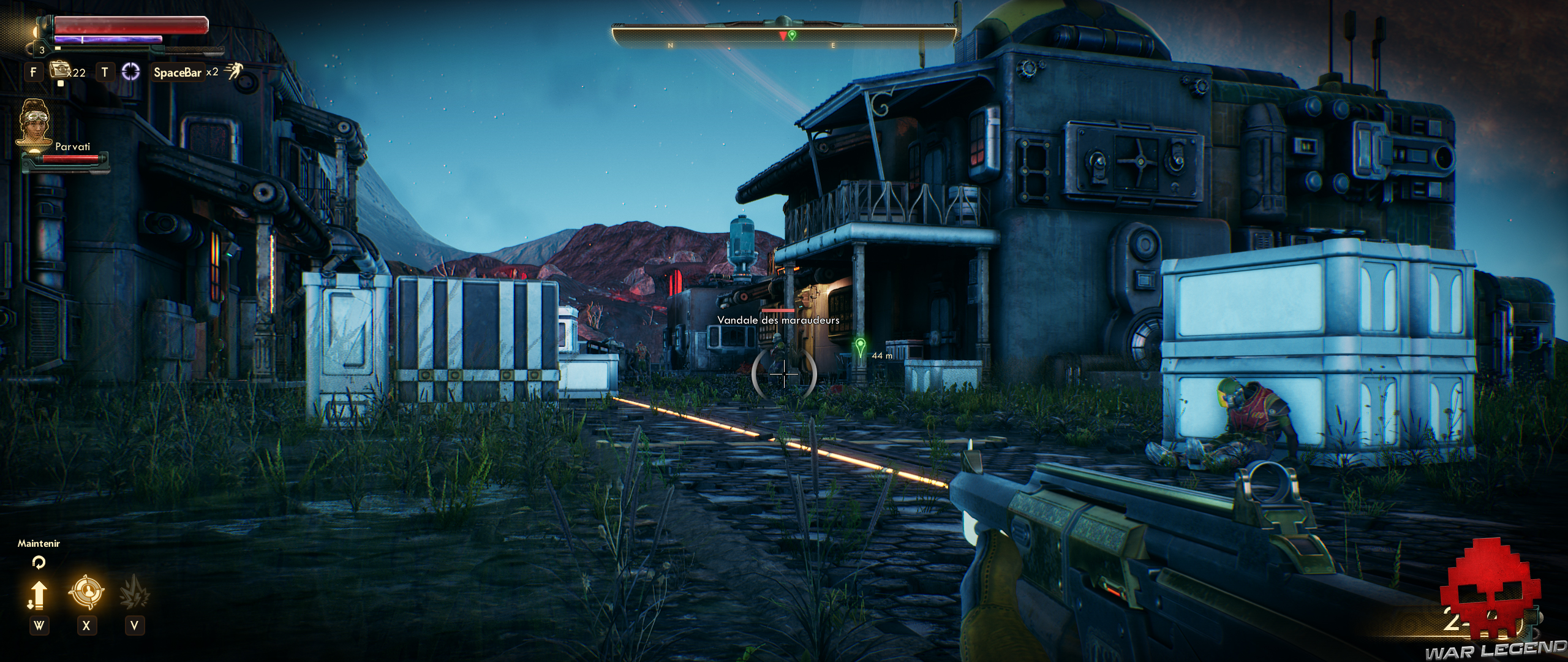Click the purple TTD reticle icon beside T
1568x662 pixels.
(131, 72)
